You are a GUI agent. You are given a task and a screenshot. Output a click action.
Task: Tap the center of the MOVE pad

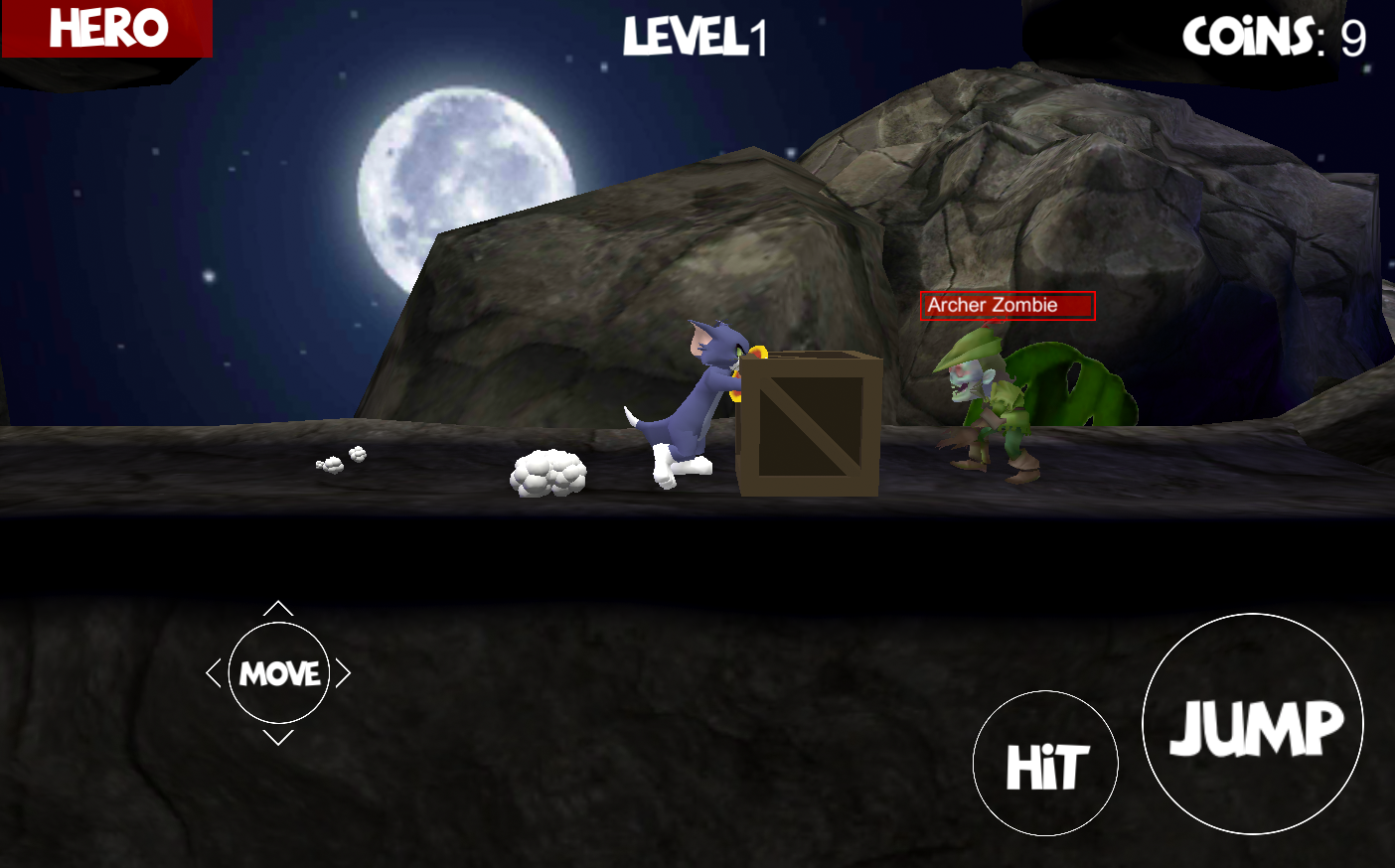click(x=279, y=673)
